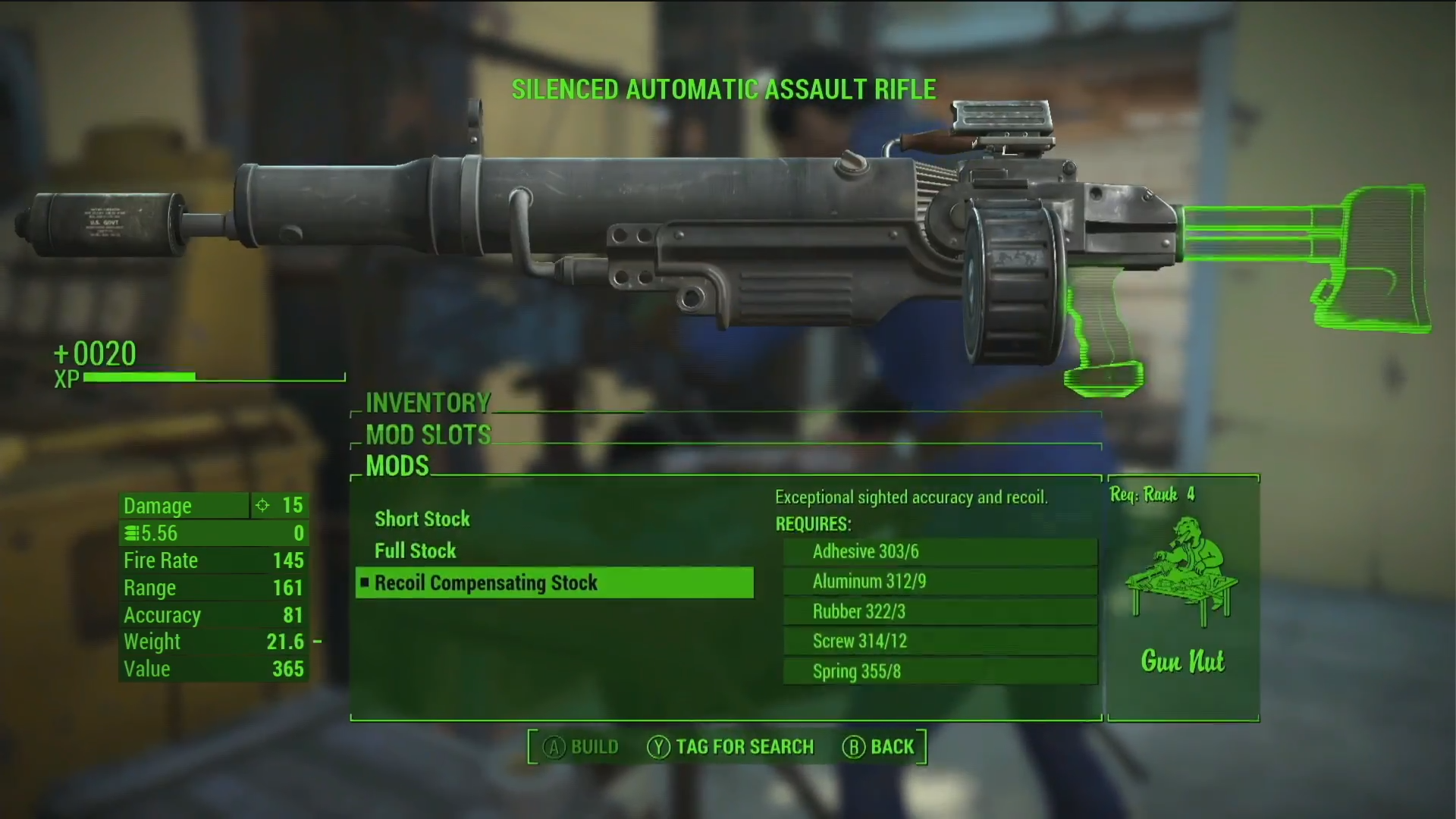Expand the INVENTORY section
The width and height of the screenshot is (1456, 819).
(x=428, y=403)
